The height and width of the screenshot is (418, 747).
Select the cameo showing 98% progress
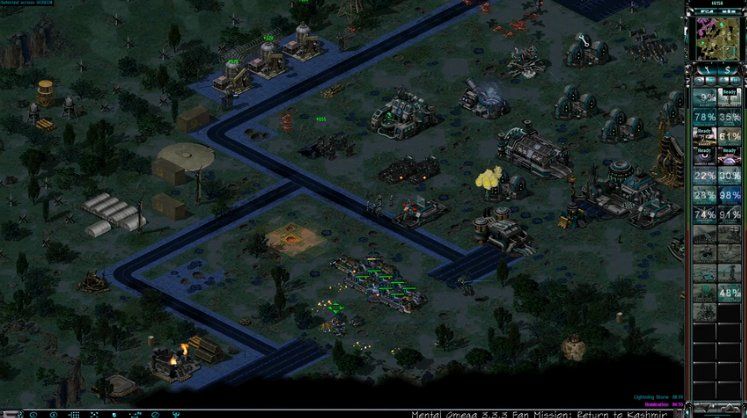[730, 195]
